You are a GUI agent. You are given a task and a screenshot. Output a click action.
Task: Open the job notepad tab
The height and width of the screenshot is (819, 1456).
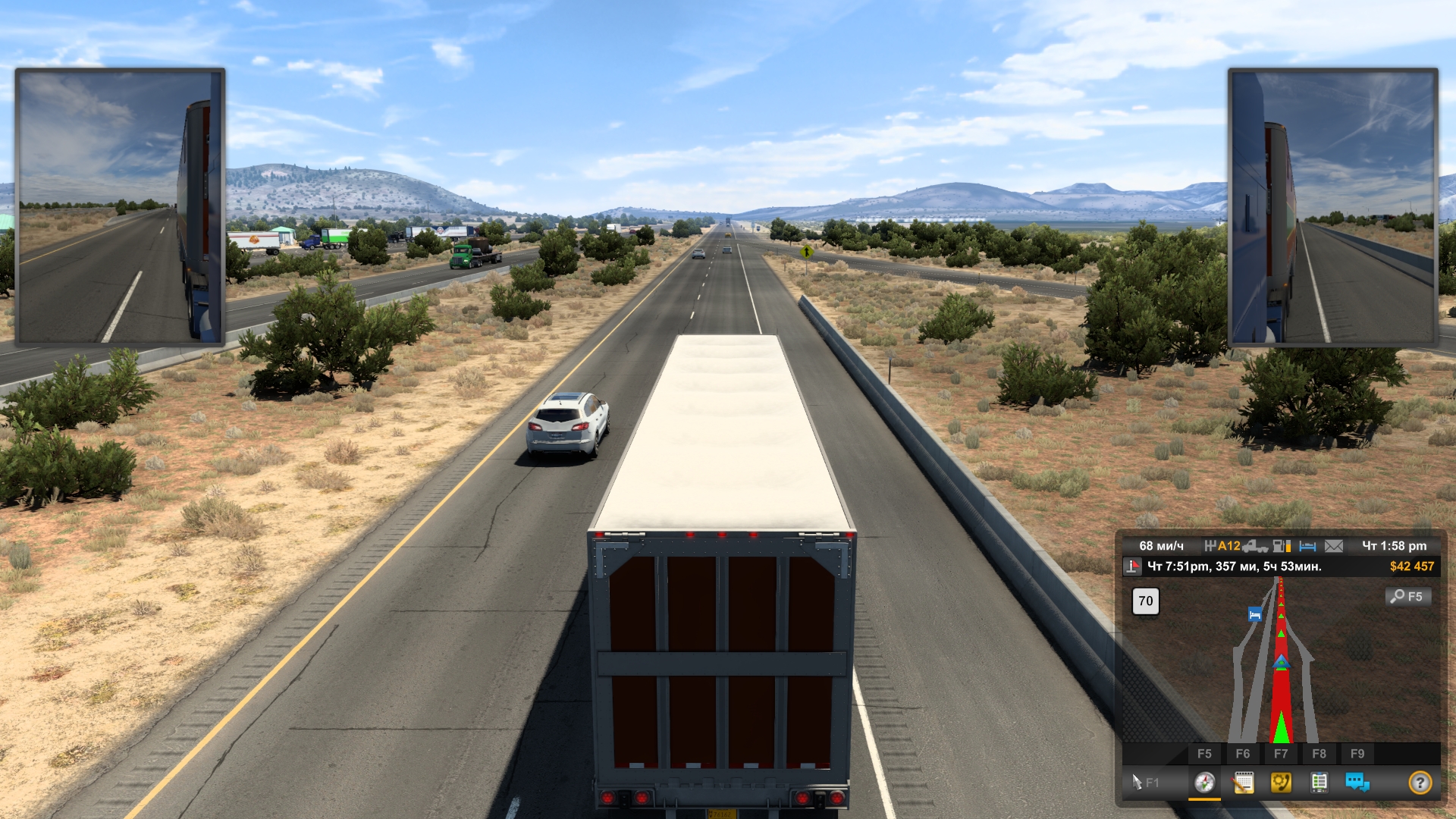click(x=1243, y=783)
